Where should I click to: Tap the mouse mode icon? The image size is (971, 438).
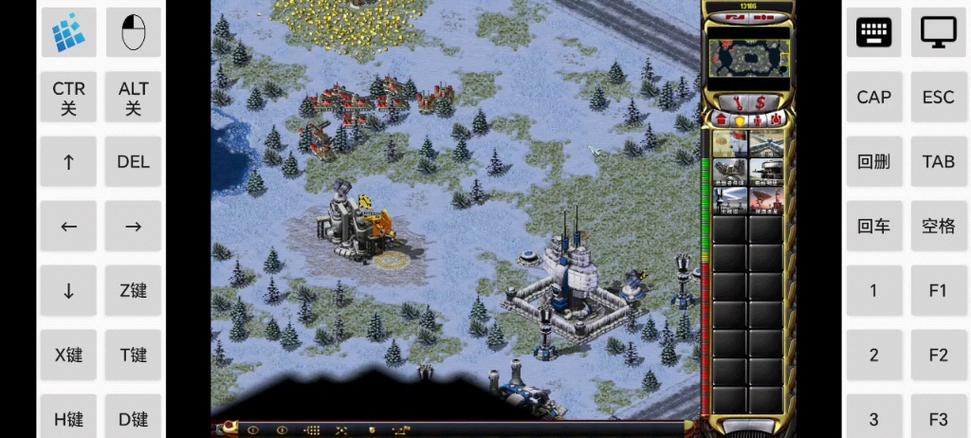pyautogui.click(x=133, y=33)
